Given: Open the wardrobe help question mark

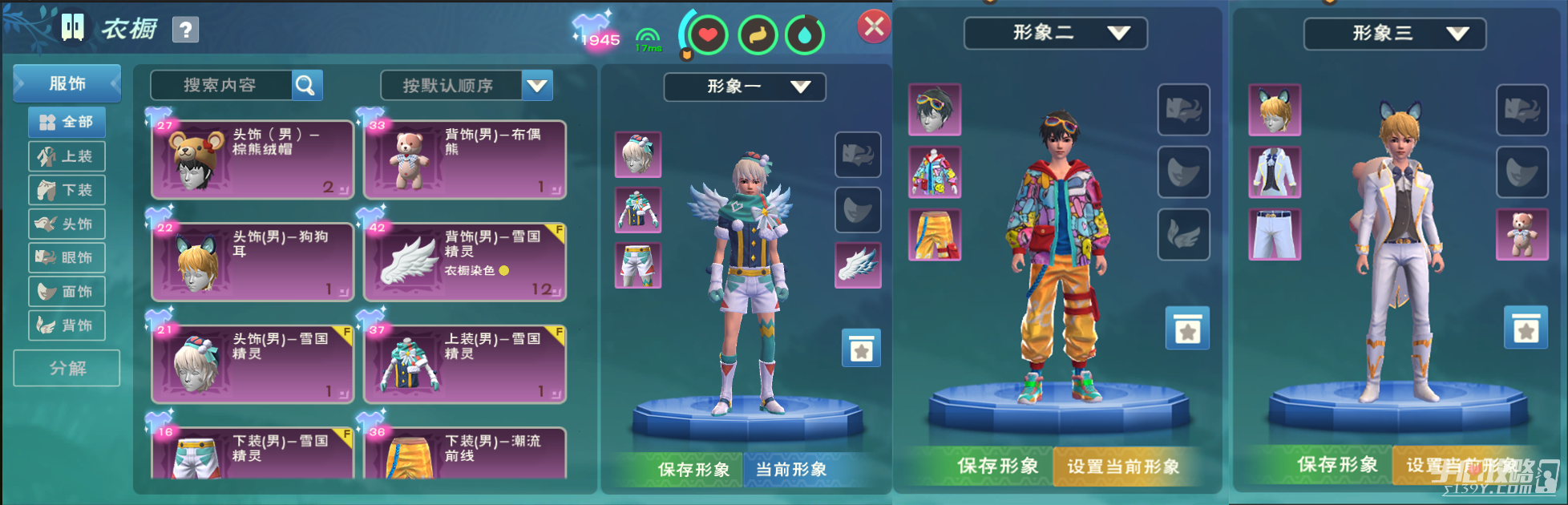Looking at the screenshot, I should [x=185, y=30].
